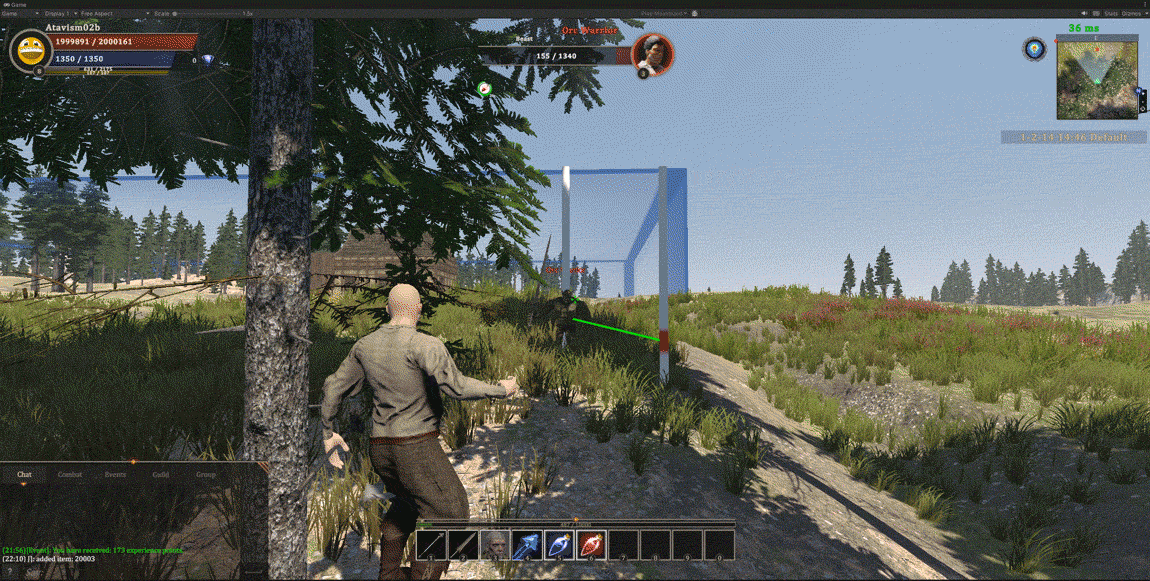
Task: Select the arrow item in hotbar slot 1
Action: point(432,545)
